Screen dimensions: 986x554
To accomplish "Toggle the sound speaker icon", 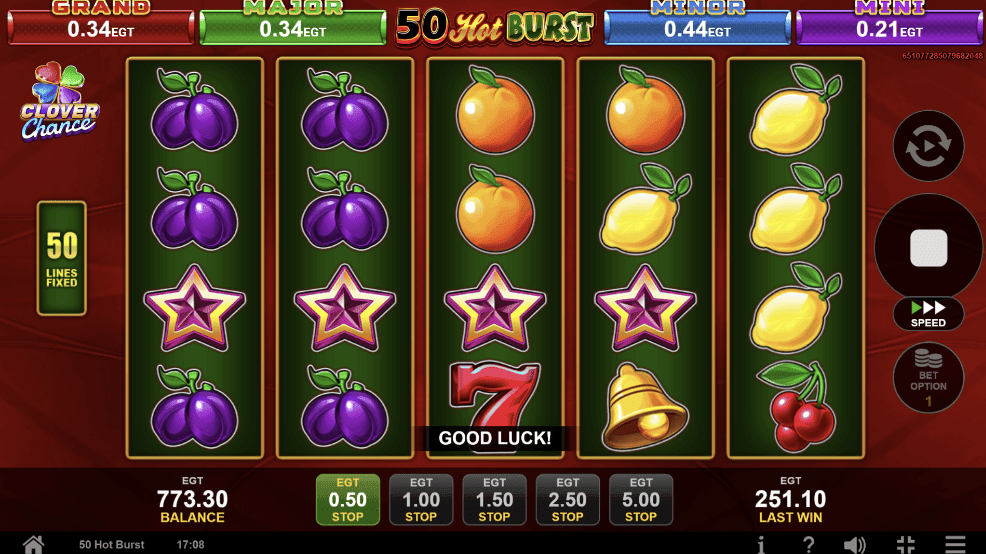I will [855, 544].
